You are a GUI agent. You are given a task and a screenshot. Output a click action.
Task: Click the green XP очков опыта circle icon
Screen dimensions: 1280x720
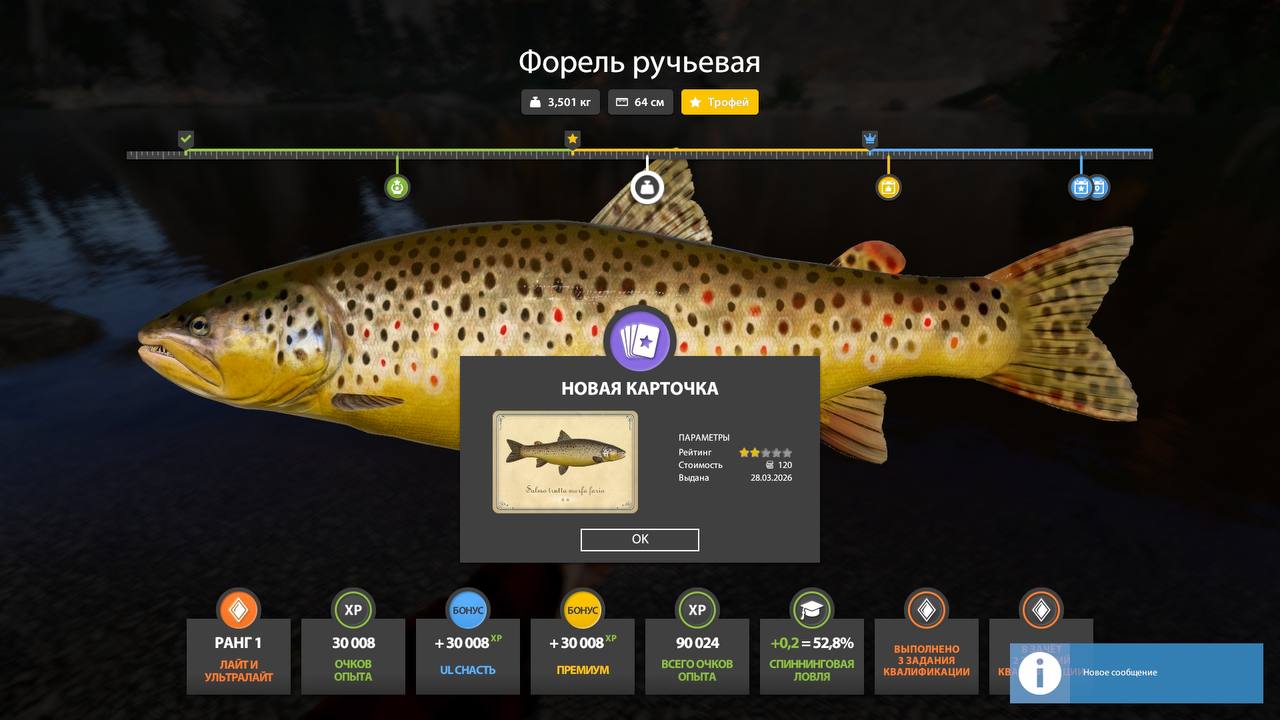point(353,609)
